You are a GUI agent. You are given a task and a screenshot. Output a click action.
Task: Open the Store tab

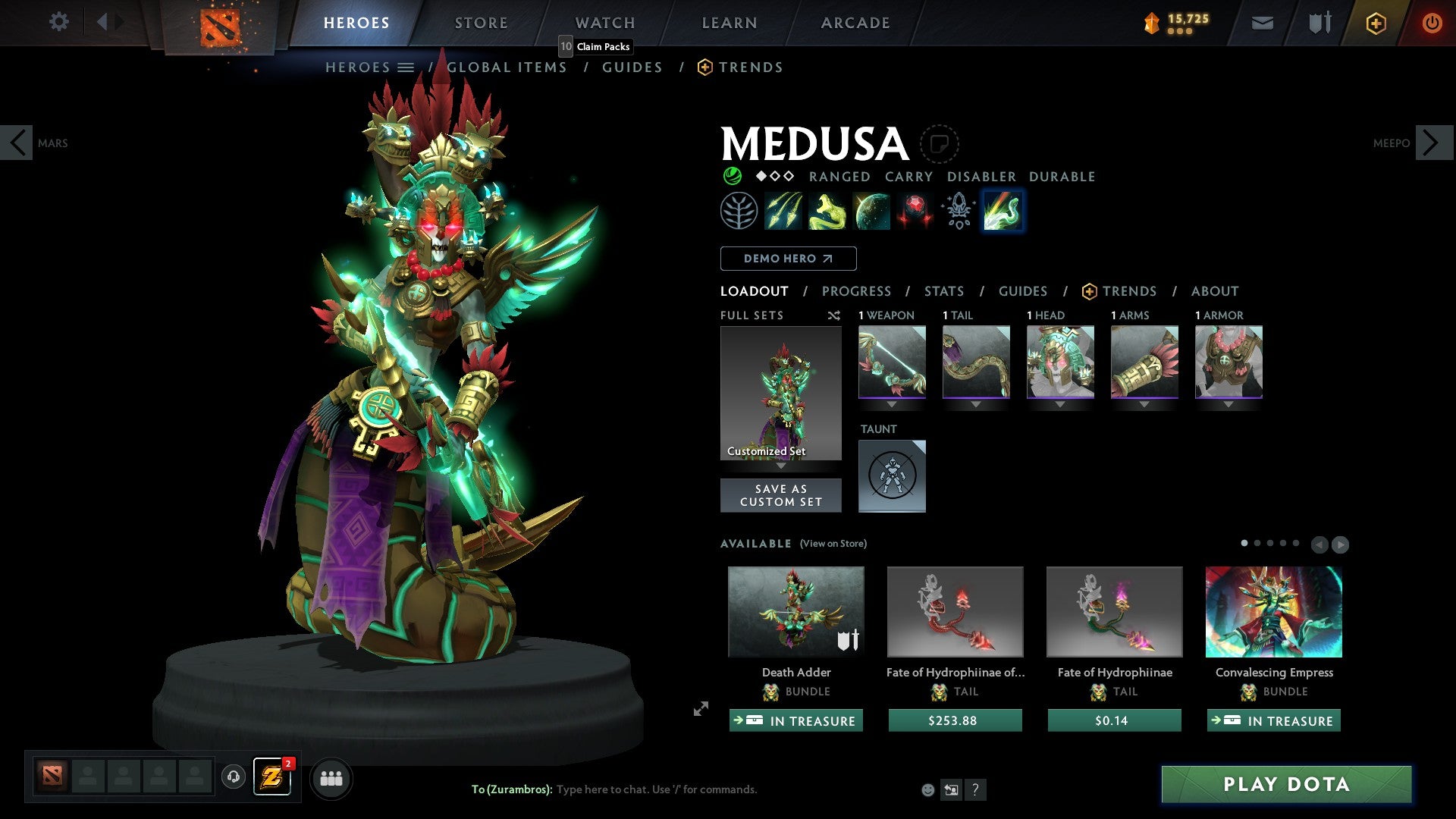coord(482,23)
